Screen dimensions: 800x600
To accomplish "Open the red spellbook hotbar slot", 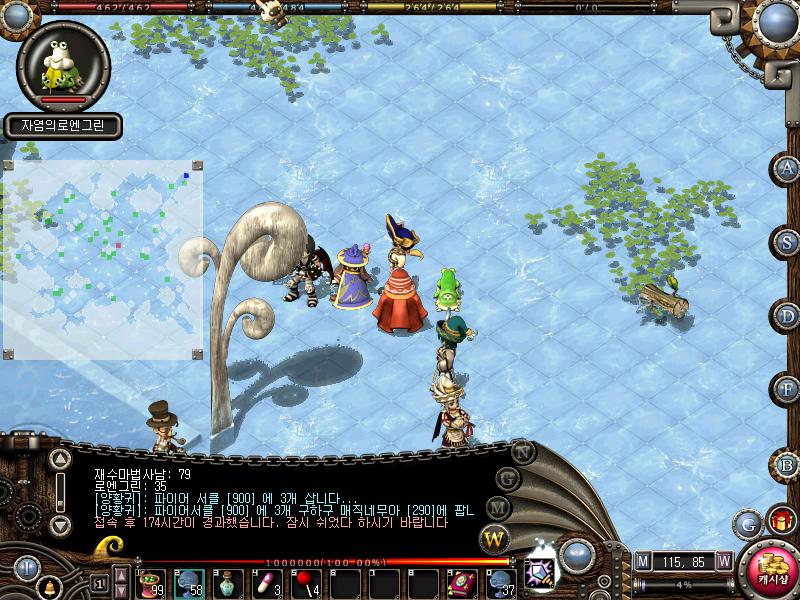I will click(x=462, y=582).
